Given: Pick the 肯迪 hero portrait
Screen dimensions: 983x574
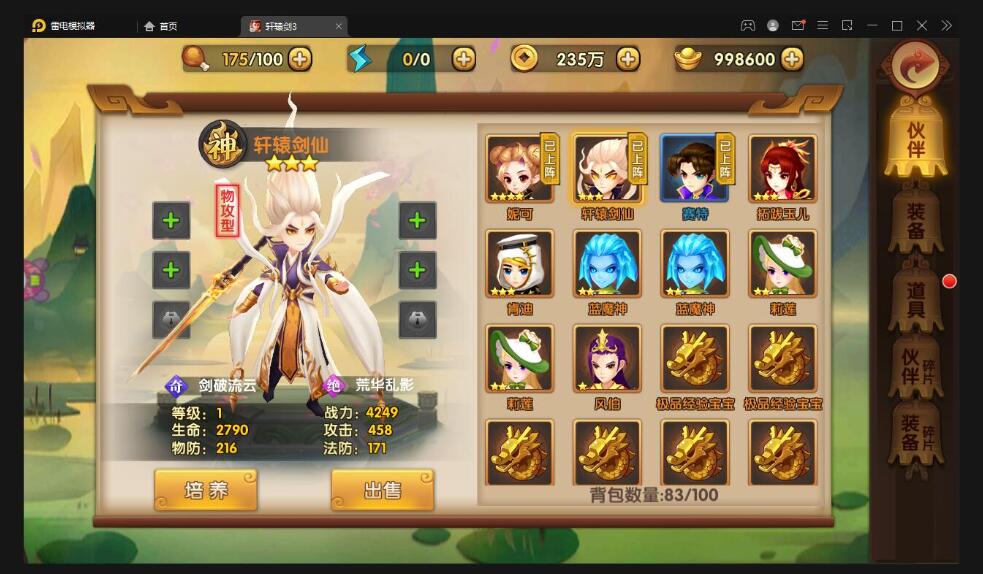Looking at the screenshot, I should 520,264.
